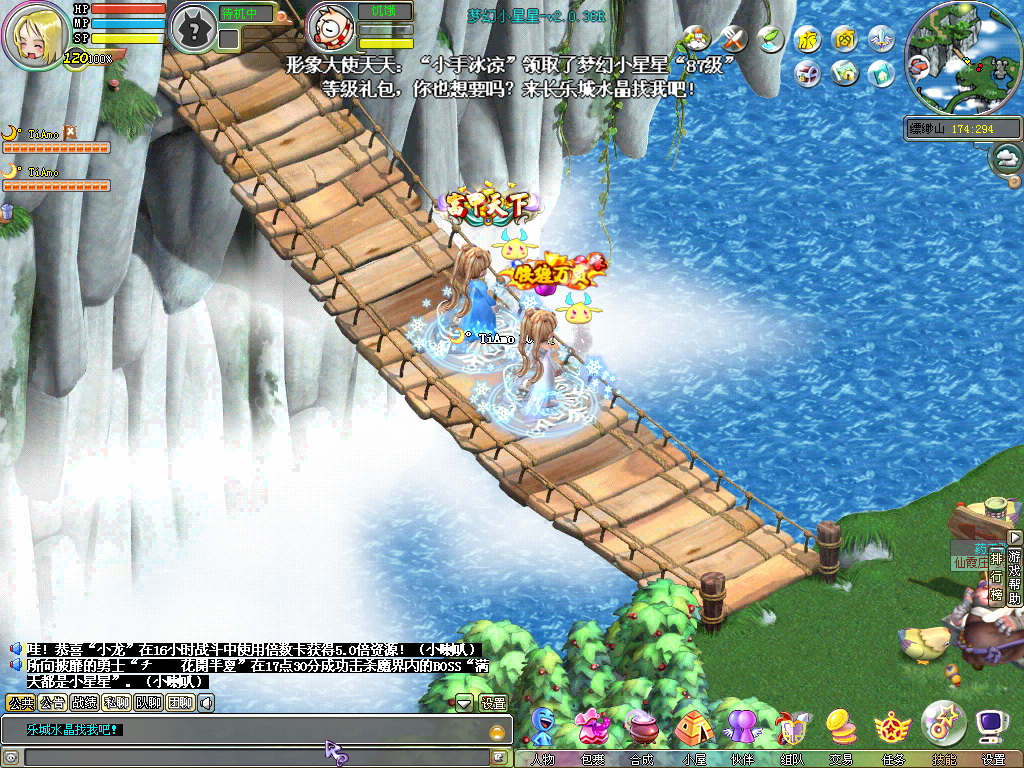Switch to the 公共 chat channel
The width and height of the screenshot is (1024, 768).
tap(21, 703)
